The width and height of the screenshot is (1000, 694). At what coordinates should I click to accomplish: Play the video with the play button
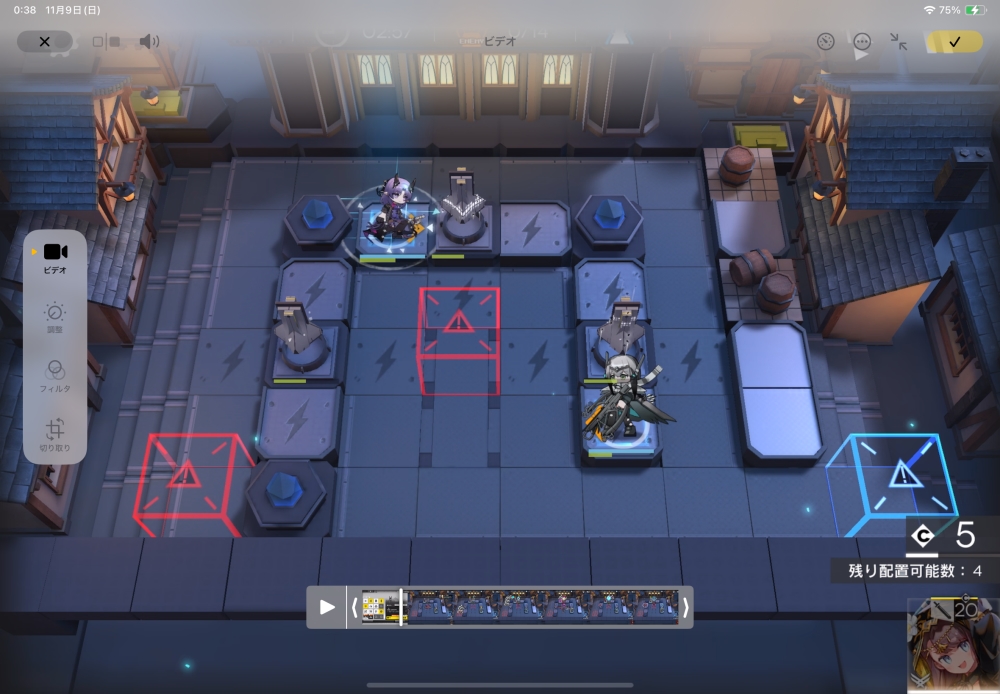327,607
